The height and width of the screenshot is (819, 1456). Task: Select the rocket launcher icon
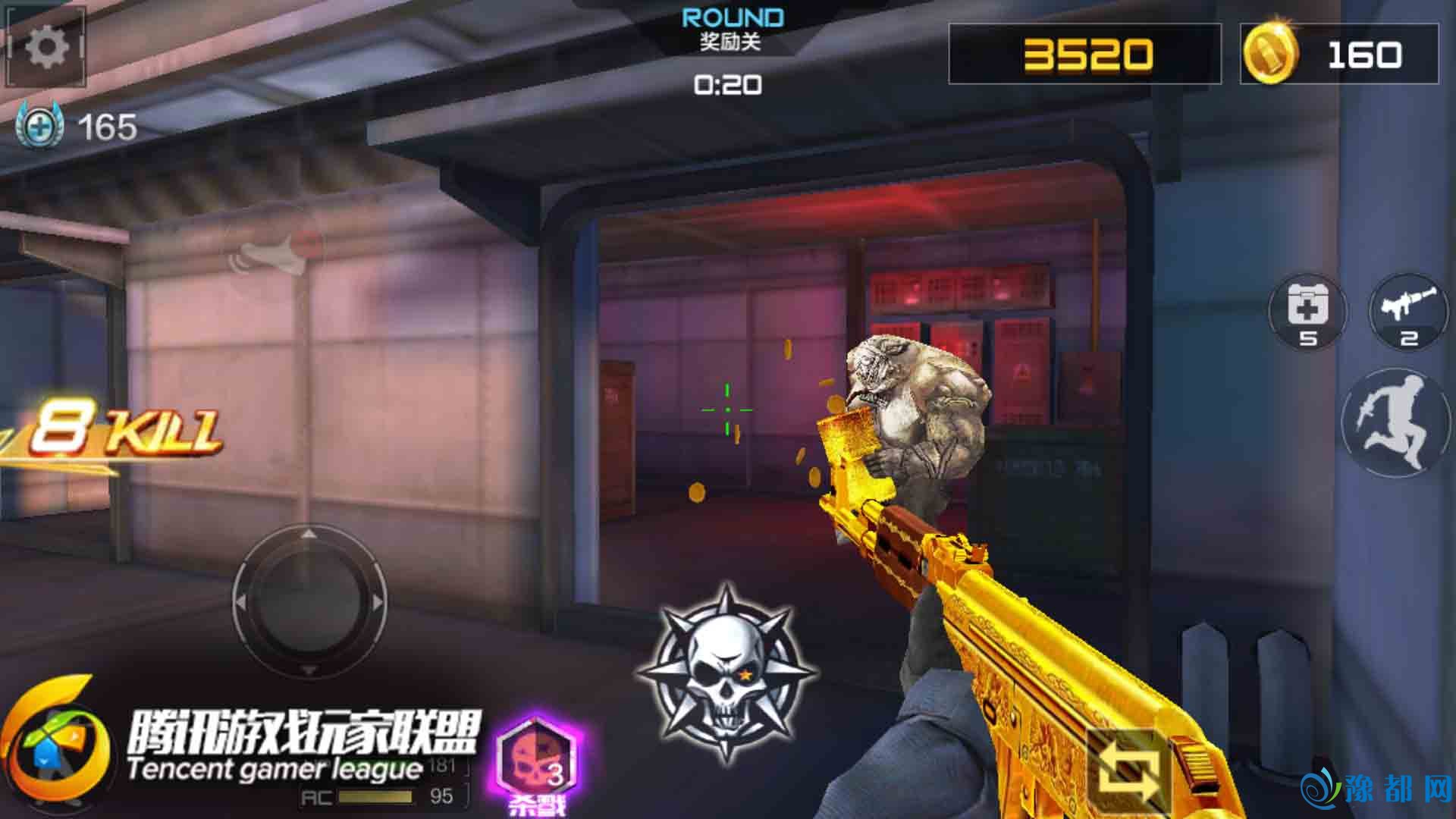(1407, 312)
